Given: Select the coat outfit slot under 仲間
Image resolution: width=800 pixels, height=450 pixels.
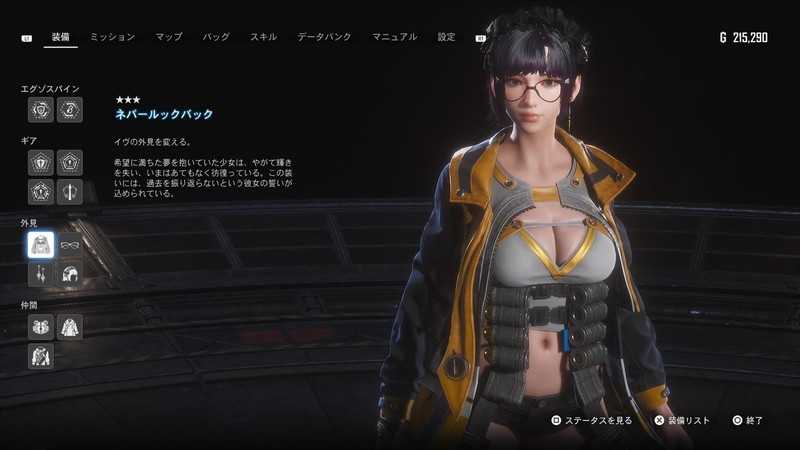Looking at the screenshot, I should (70, 326).
